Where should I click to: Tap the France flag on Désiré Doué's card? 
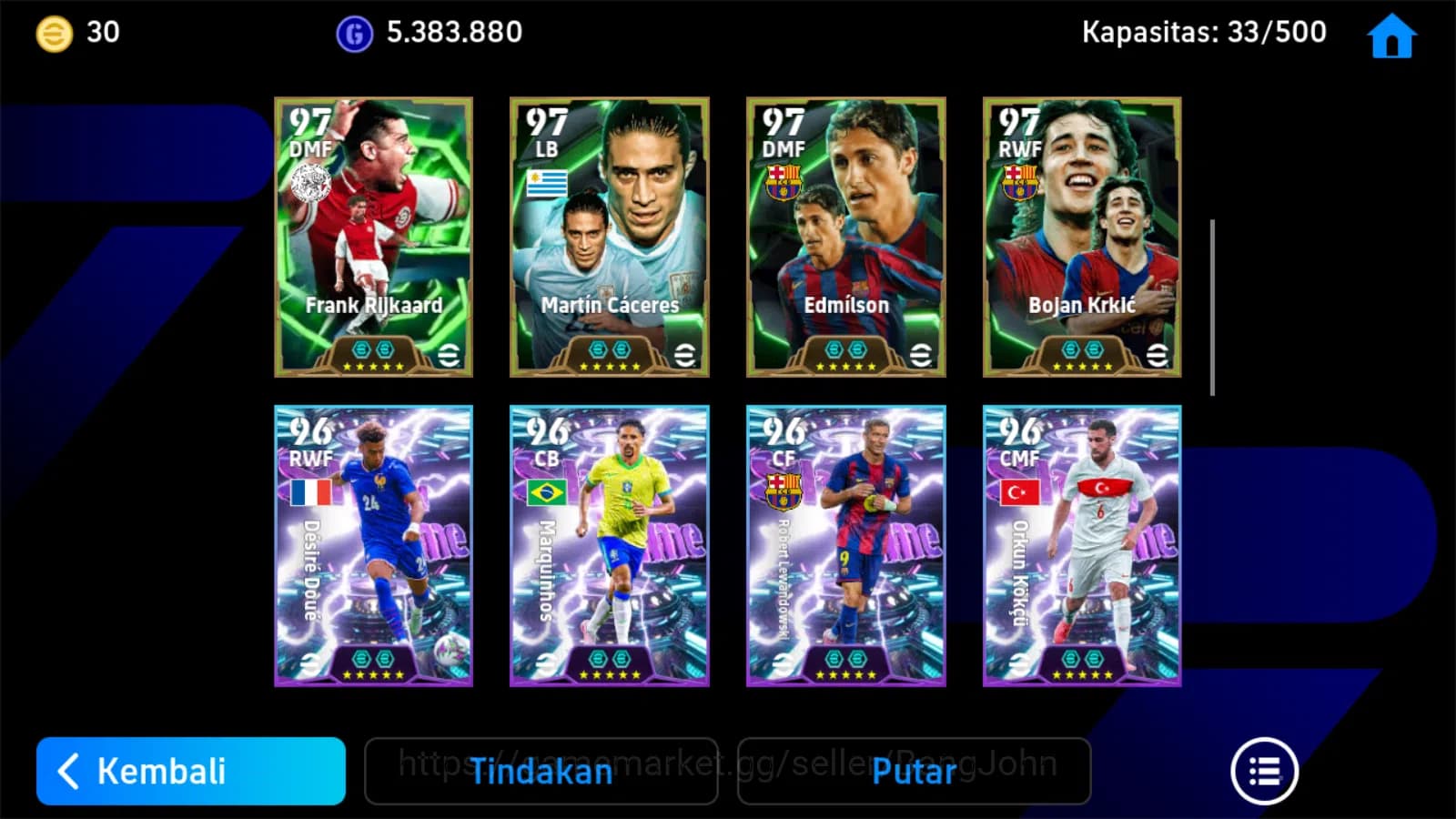tap(310, 492)
